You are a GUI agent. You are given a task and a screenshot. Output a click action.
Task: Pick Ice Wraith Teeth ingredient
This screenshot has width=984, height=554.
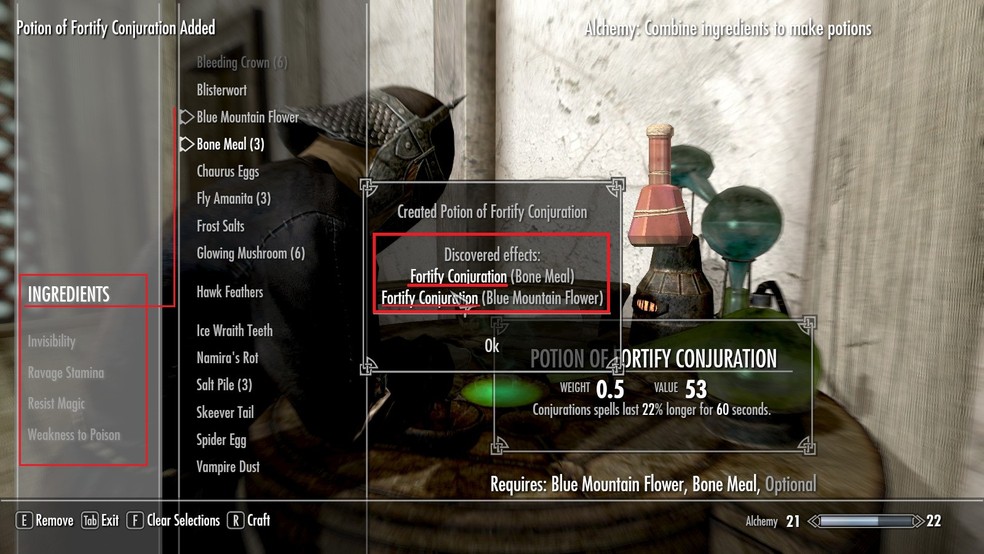234,330
